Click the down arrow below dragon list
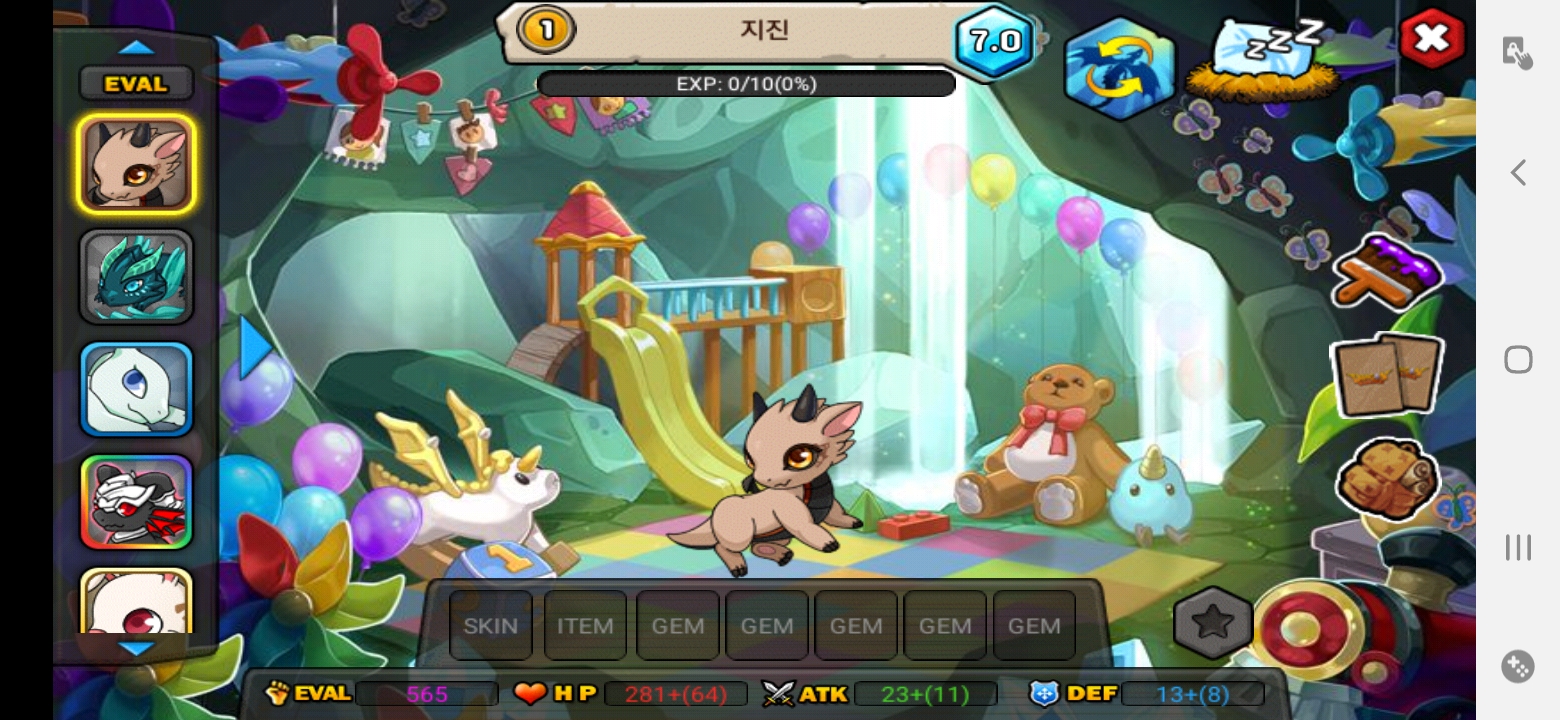 (136, 649)
